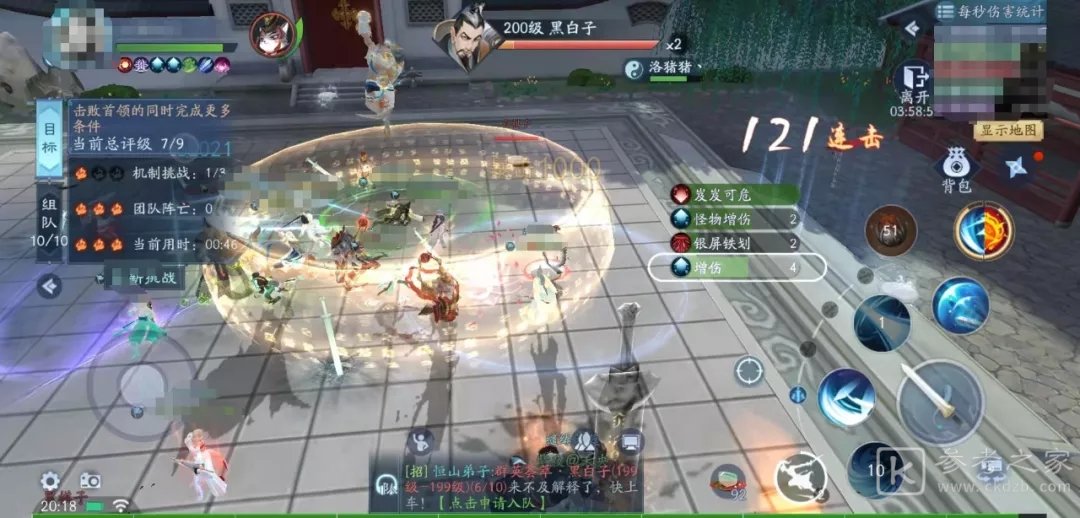Use the consumable item showing count 92

tap(731, 481)
